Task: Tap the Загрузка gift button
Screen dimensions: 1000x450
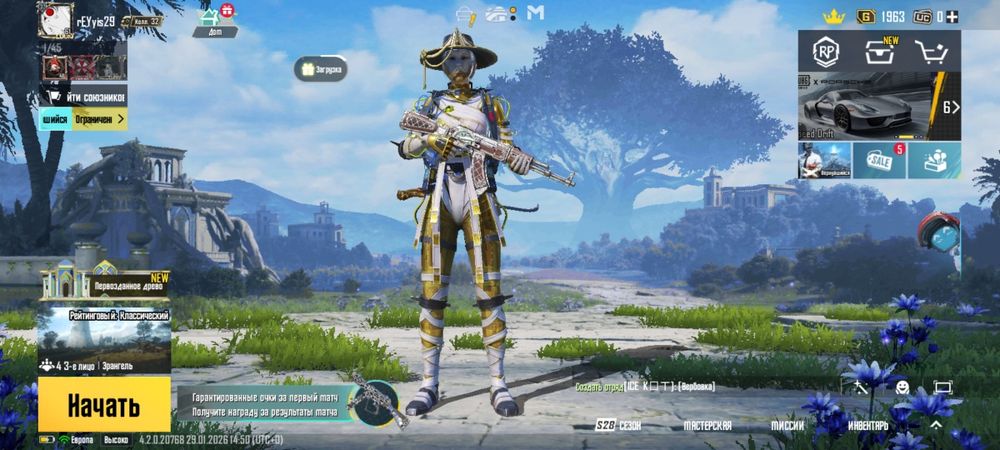Action: (321, 69)
